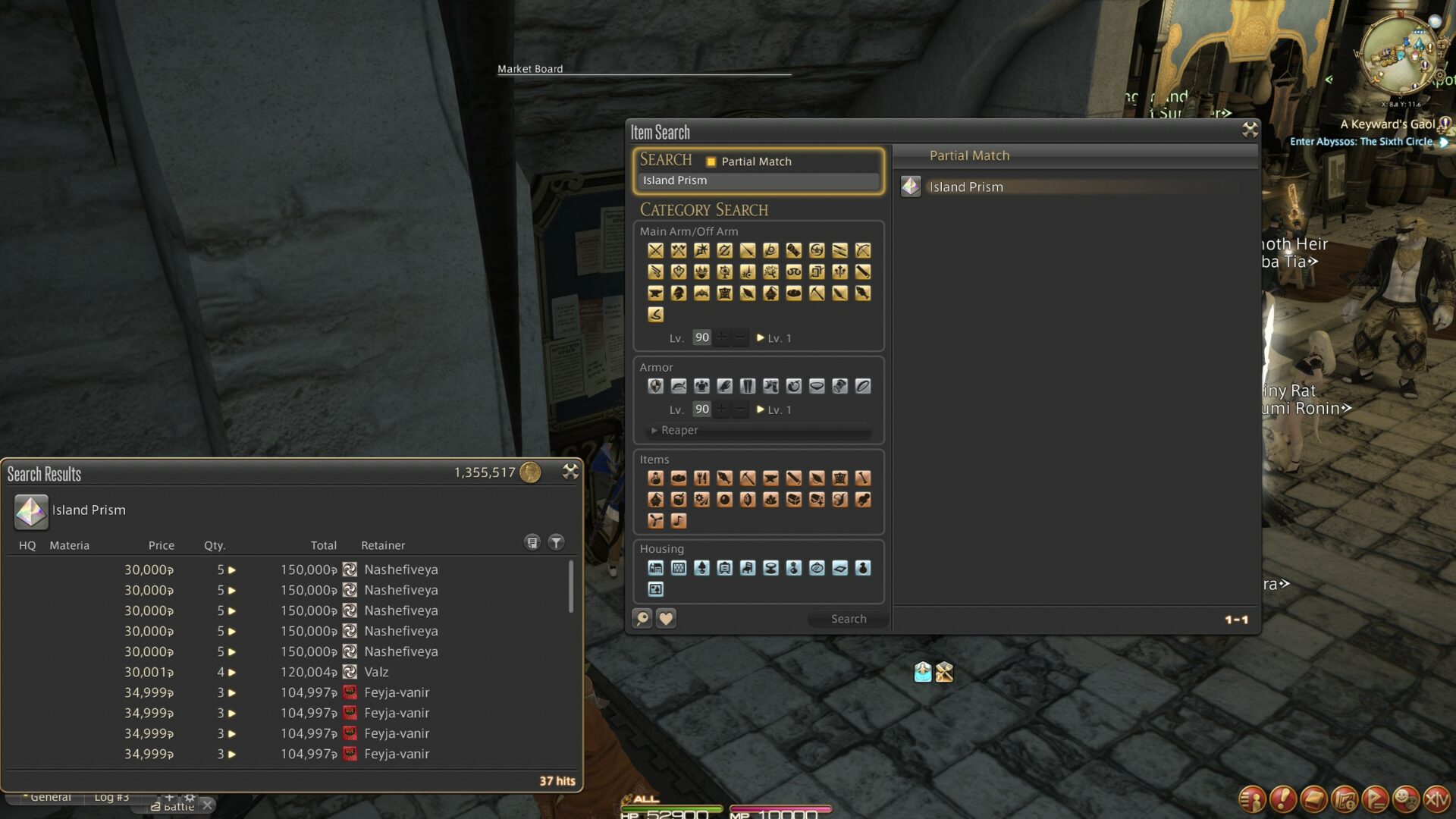The width and height of the screenshot is (1456, 819).
Task: Open the Item Search settings gear
Action: [1247, 129]
